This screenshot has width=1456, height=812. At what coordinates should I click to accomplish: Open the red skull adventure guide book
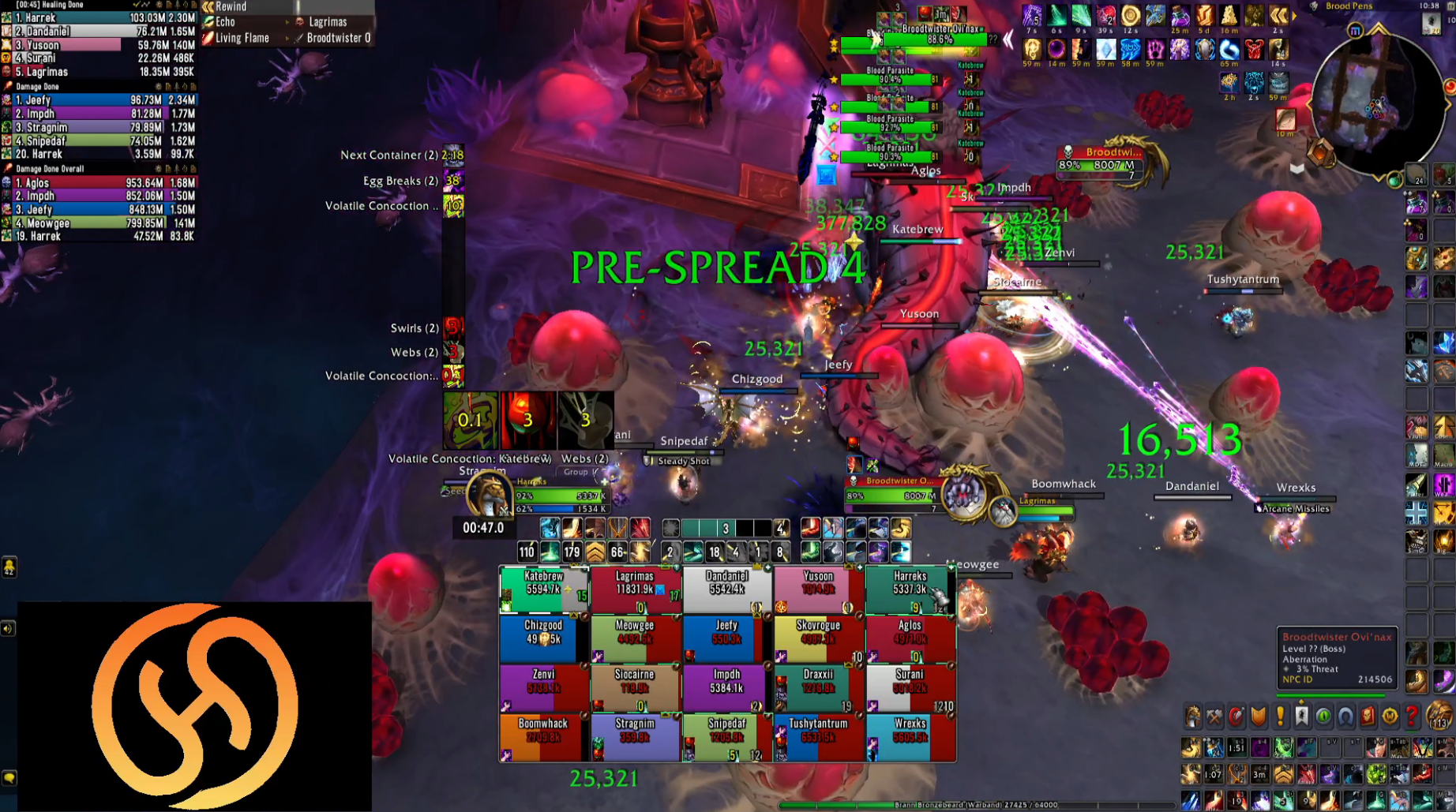click(1368, 716)
